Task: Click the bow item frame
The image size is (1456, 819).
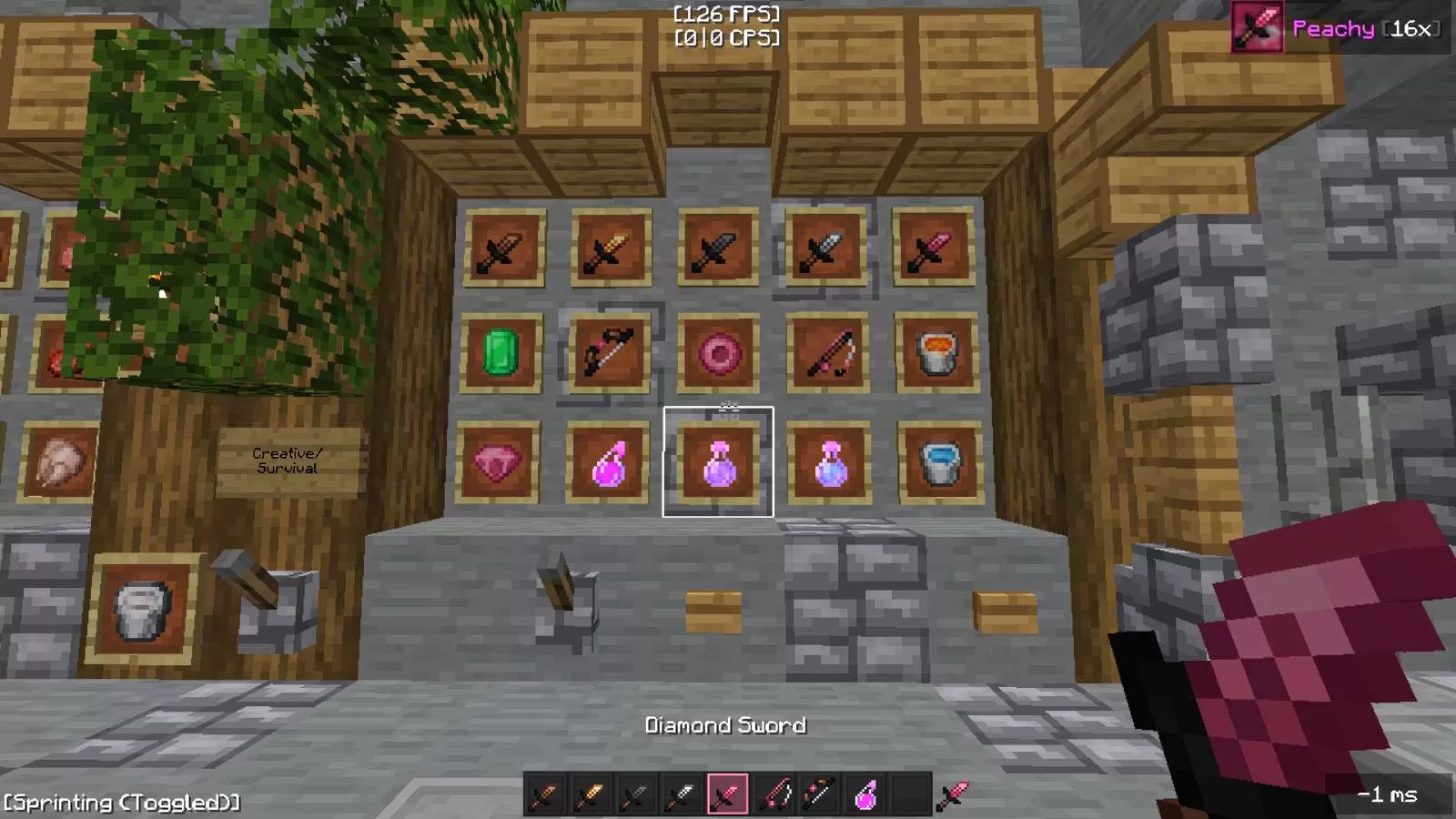Action: [x=608, y=353]
